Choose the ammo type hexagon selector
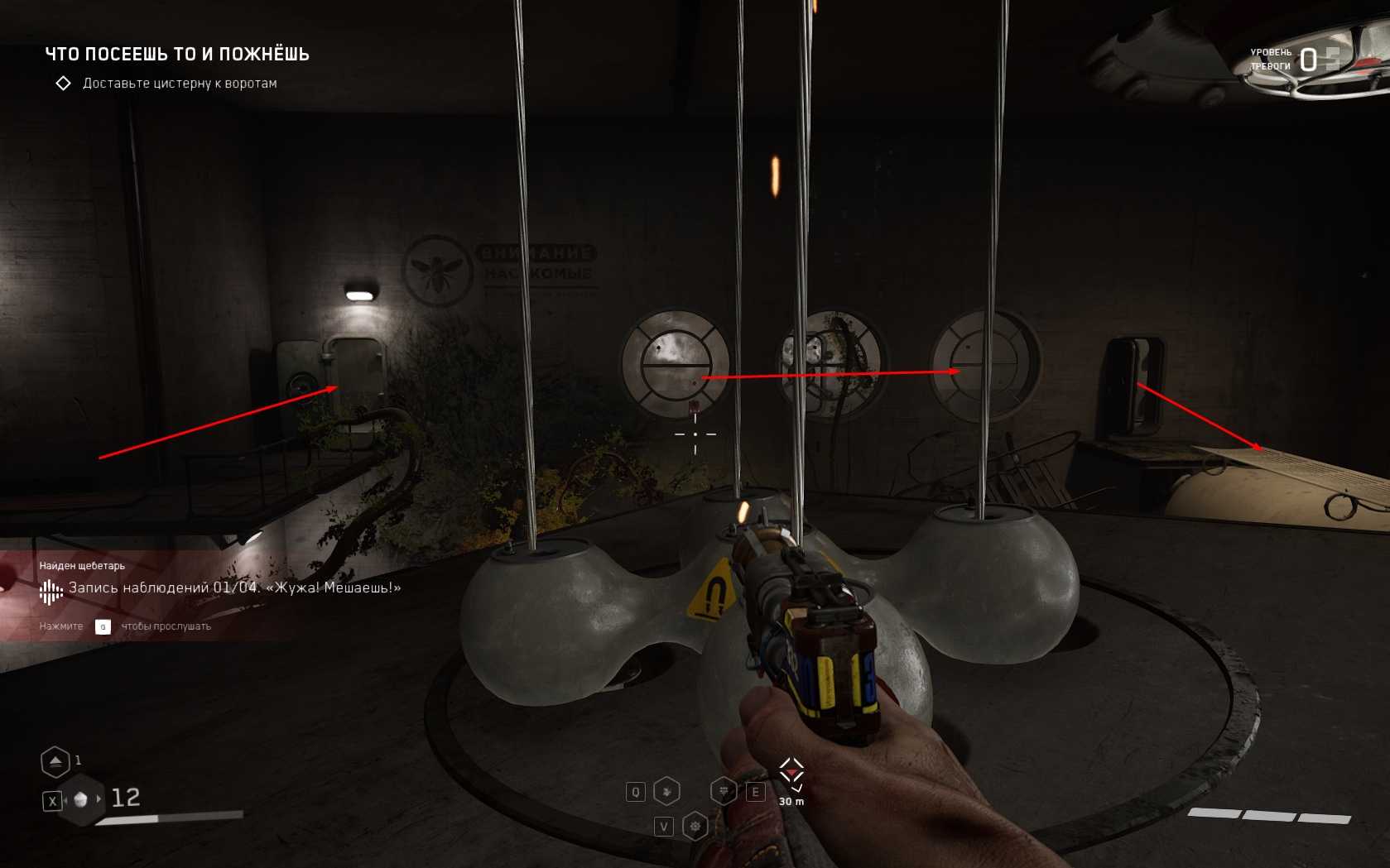The image size is (1390, 868). [x=80, y=799]
